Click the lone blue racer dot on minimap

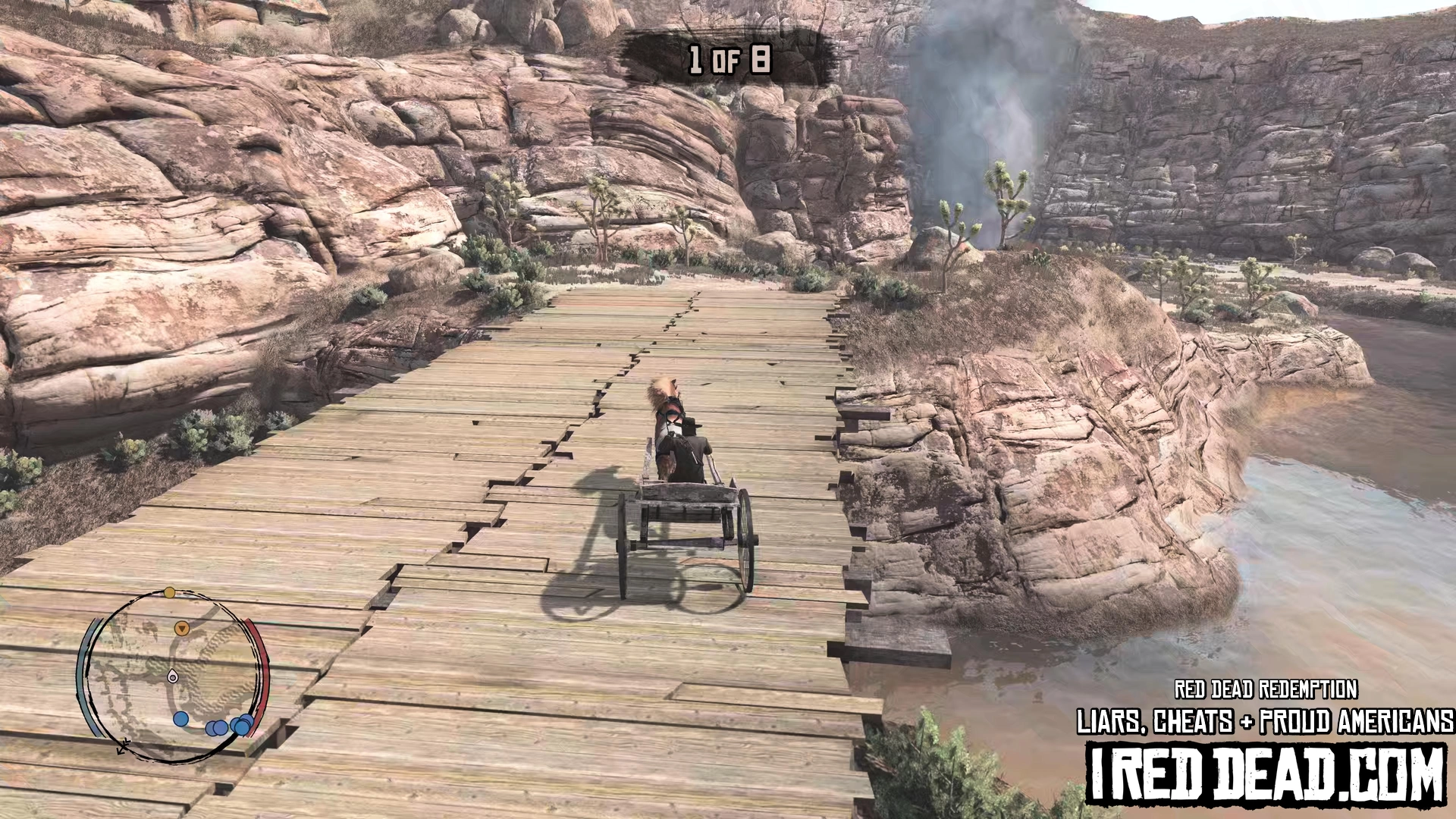pos(180,718)
